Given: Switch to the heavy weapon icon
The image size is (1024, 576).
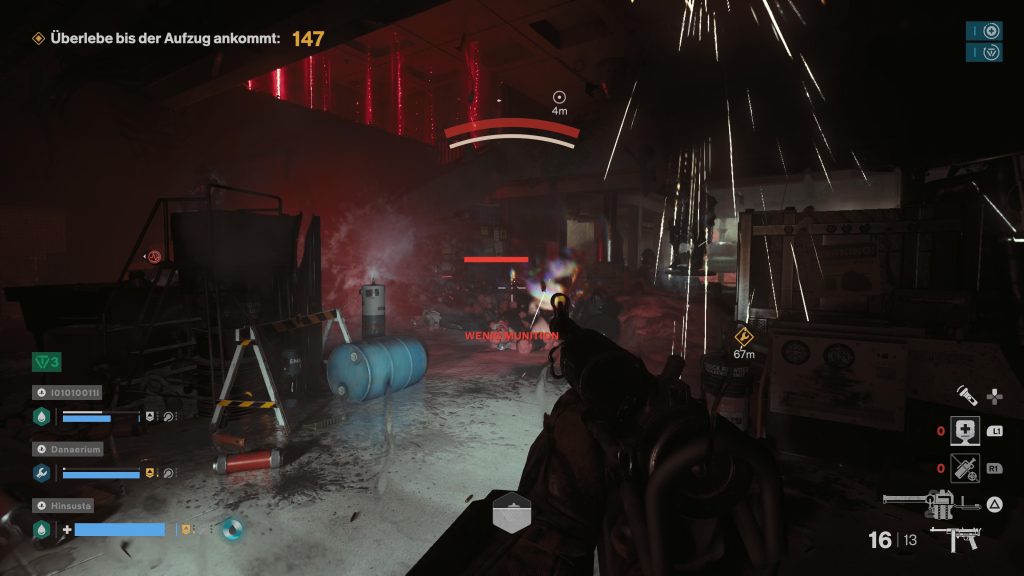Looking at the screenshot, I should pos(922,501).
